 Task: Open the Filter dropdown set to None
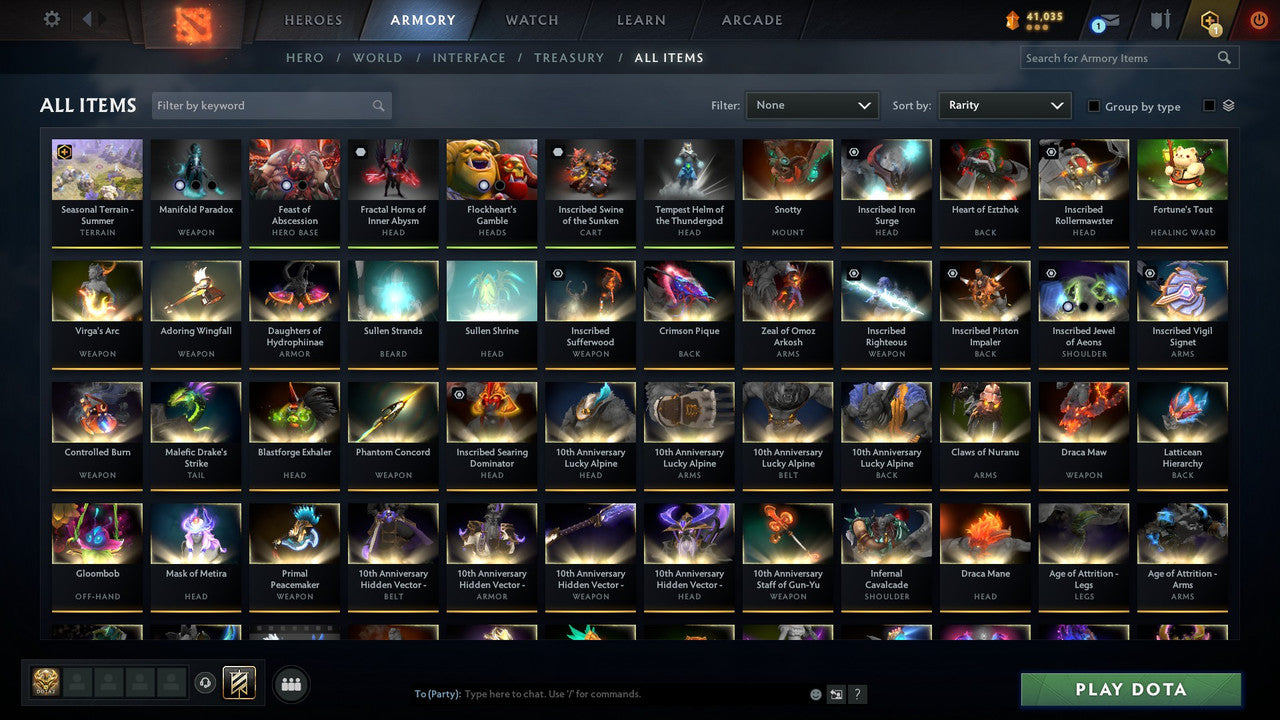tap(812, 105)
